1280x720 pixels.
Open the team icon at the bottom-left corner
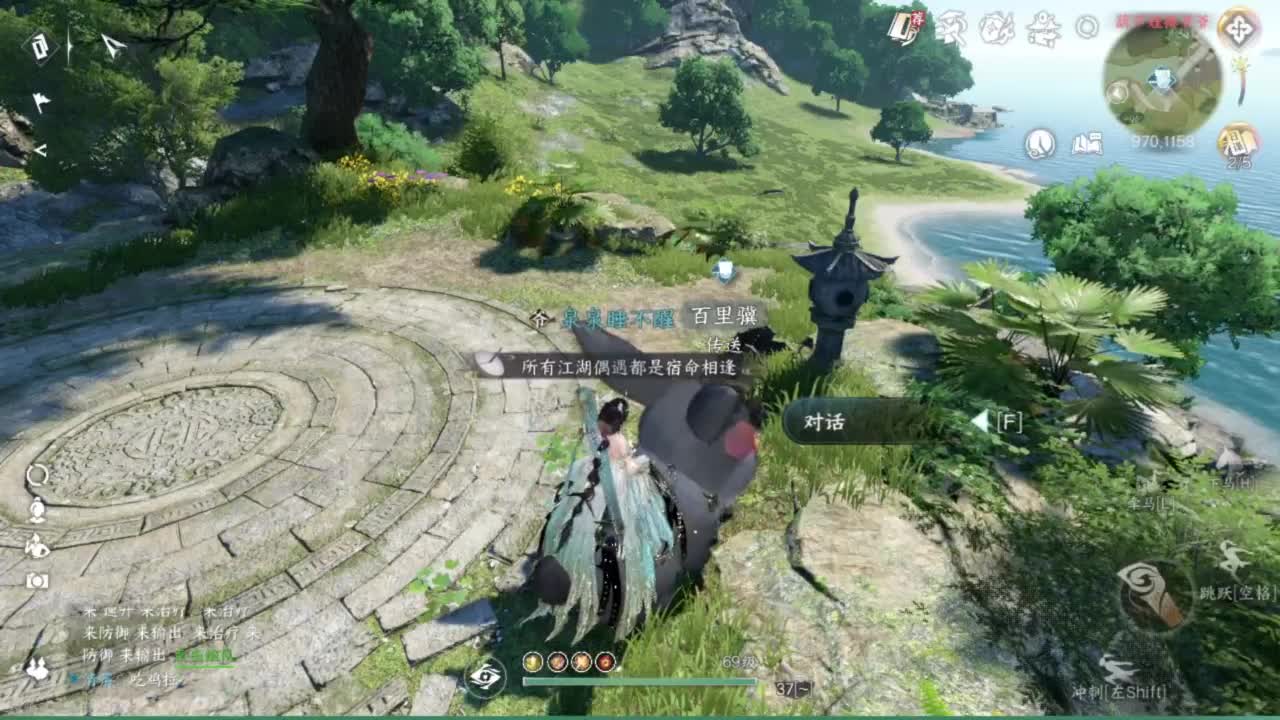(x=36, y=667)
